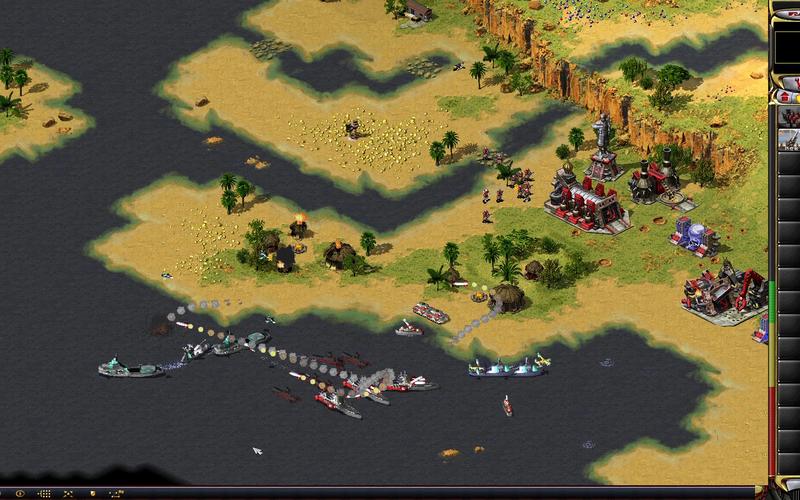
Task: Toggle the waypoint path icon in the bottom bar
Action: 116,494
